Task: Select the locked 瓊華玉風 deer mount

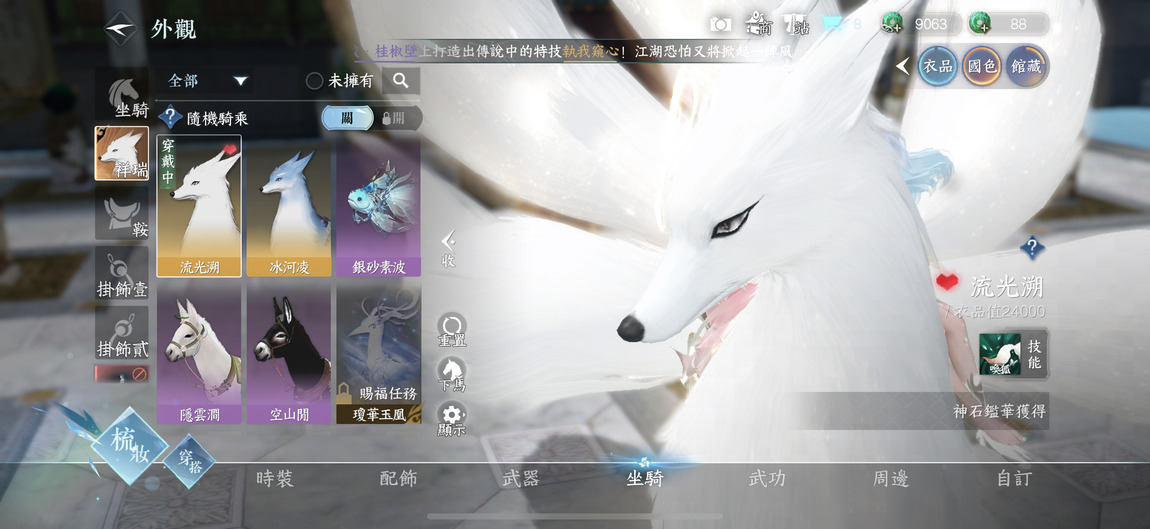Action: coord(378,355)
